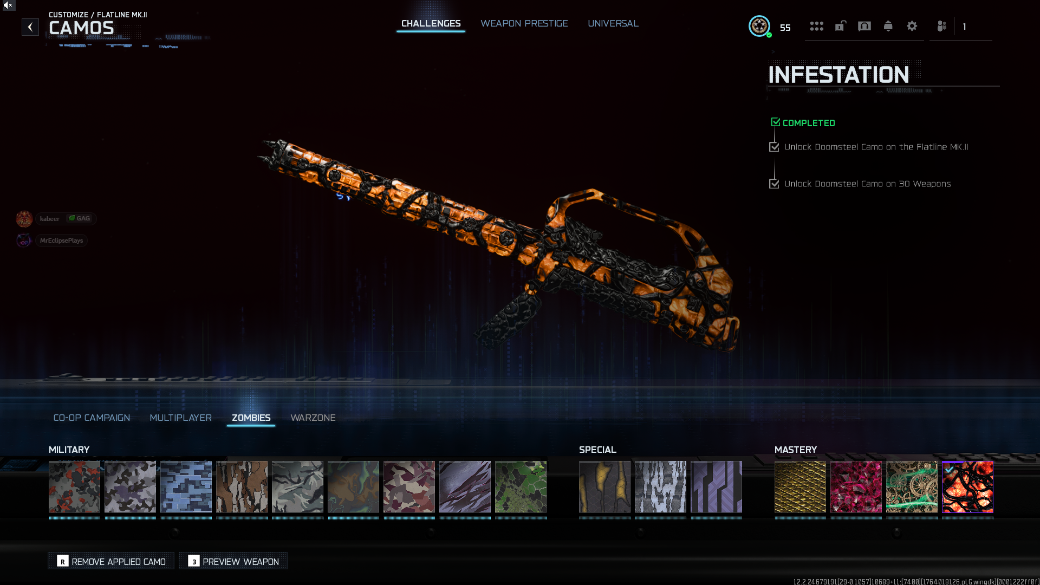The height and width of the screenshot is (585, 1040).
Task: Select the purple striped special camo
Action: click(717, 487)
